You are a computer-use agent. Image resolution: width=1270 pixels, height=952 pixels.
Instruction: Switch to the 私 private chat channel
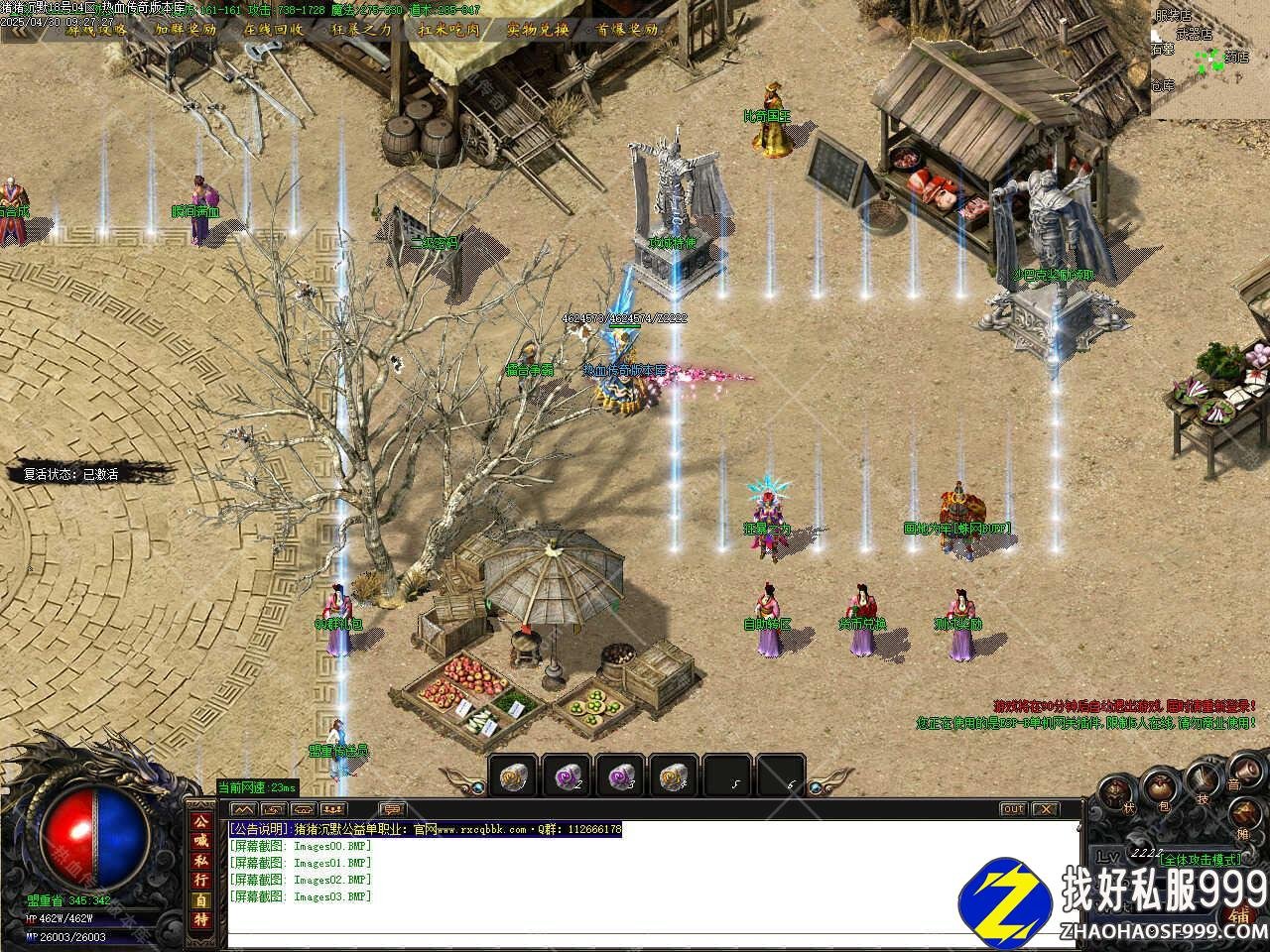point(201,861)
